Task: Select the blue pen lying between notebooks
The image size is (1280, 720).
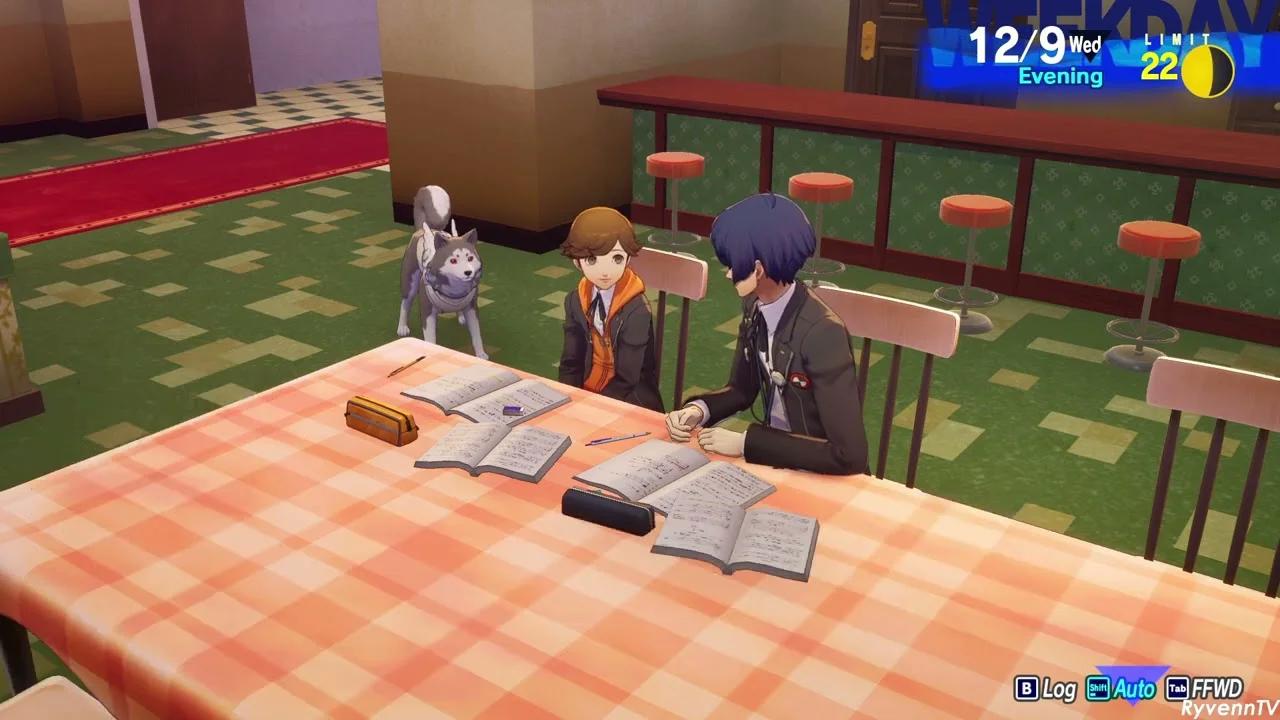Action: click(x=620, y=437)
